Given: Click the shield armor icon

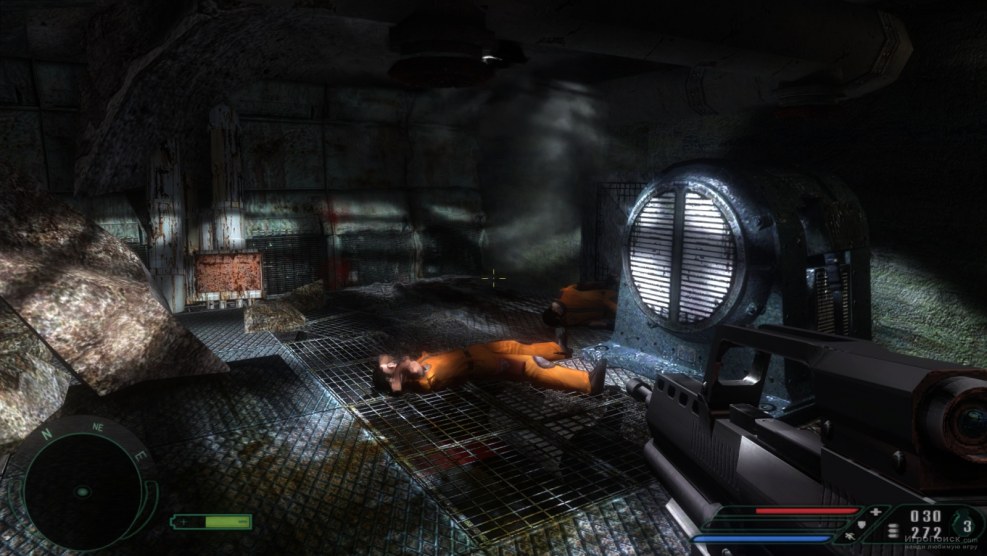Looking at the screenshot, I should coord(861,525).
